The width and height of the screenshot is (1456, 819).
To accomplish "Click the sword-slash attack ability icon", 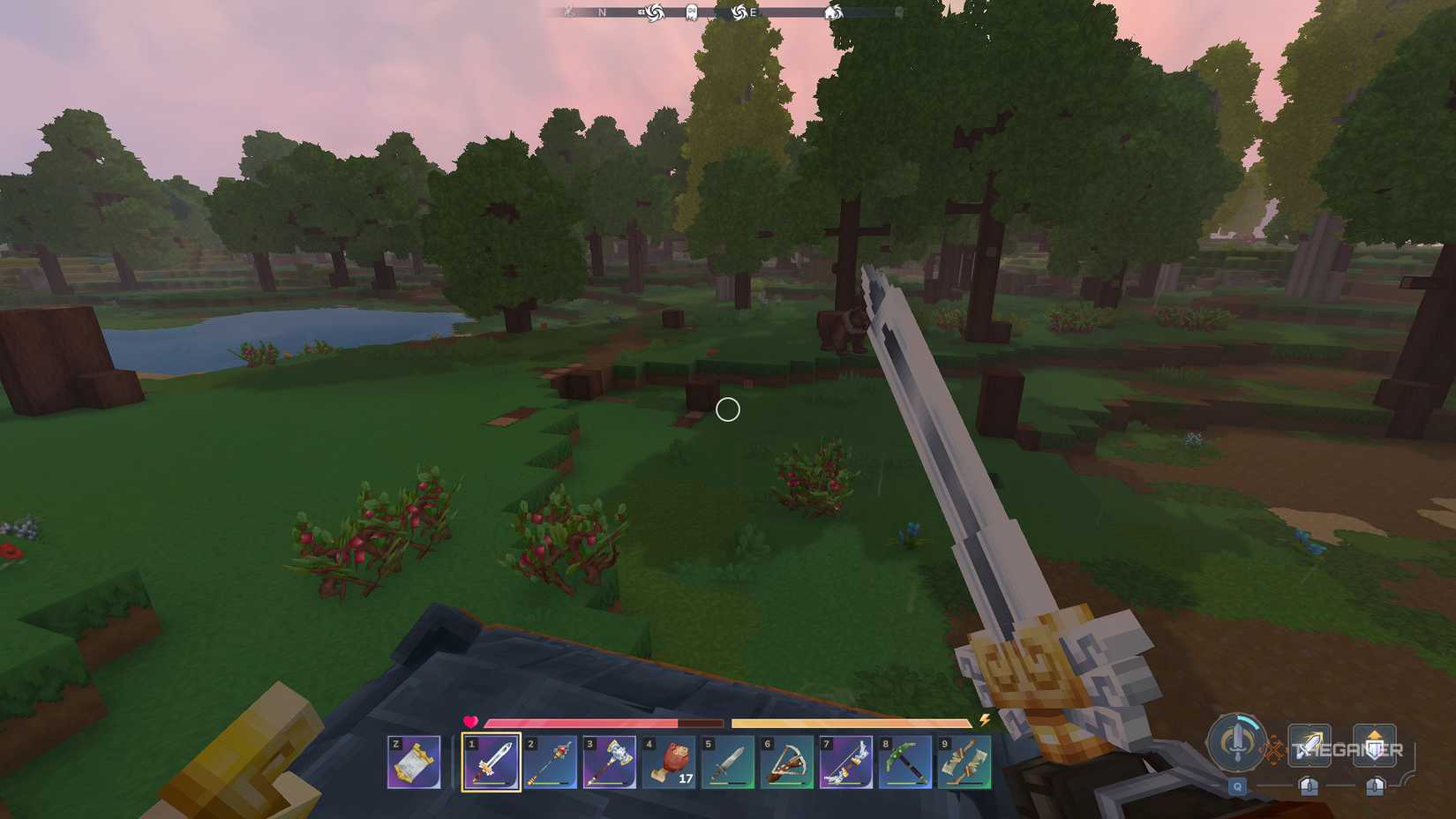I will click(1309, 745).
